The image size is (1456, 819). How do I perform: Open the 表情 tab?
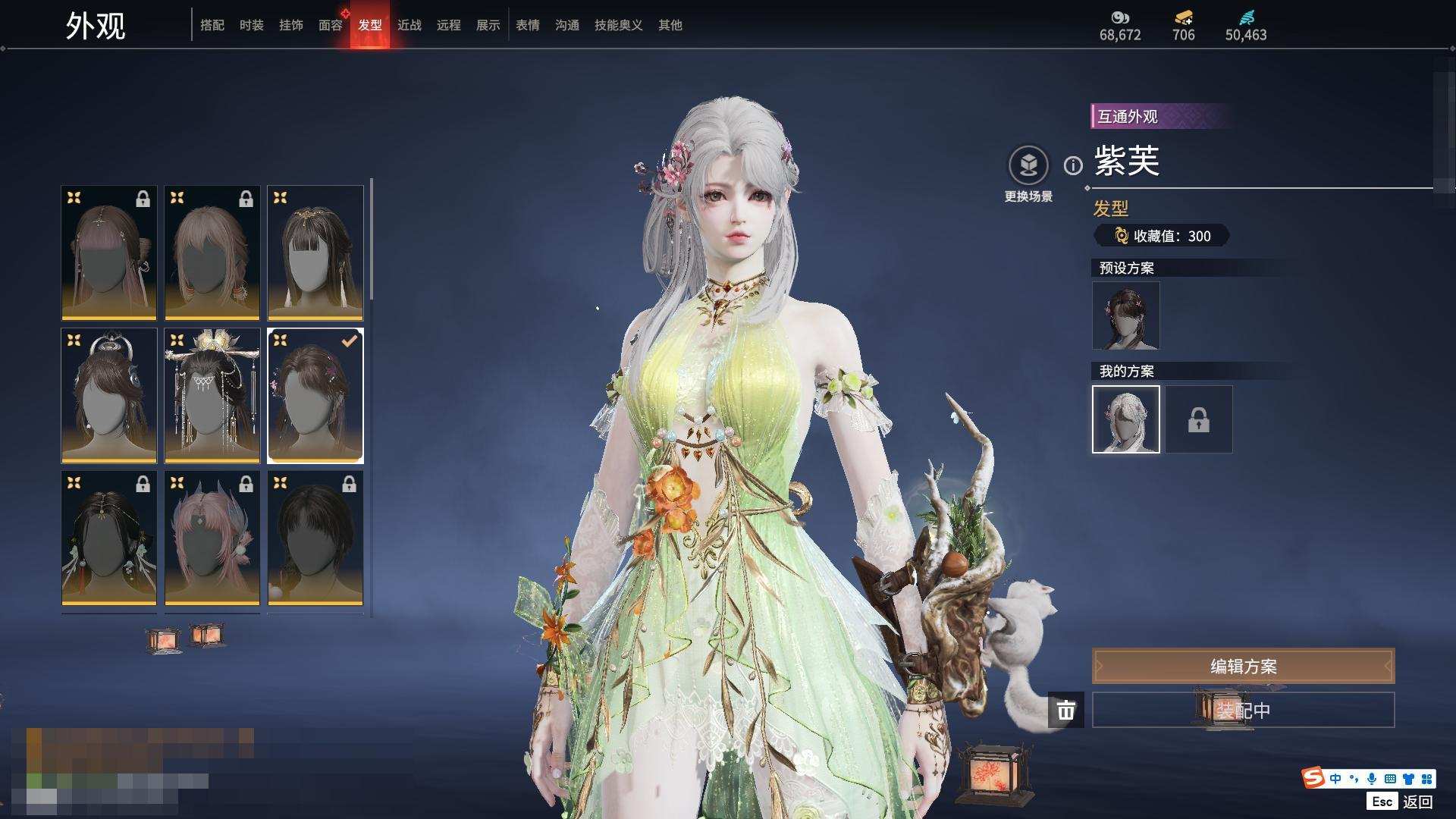pyautogui.click(x=527, y=25)
